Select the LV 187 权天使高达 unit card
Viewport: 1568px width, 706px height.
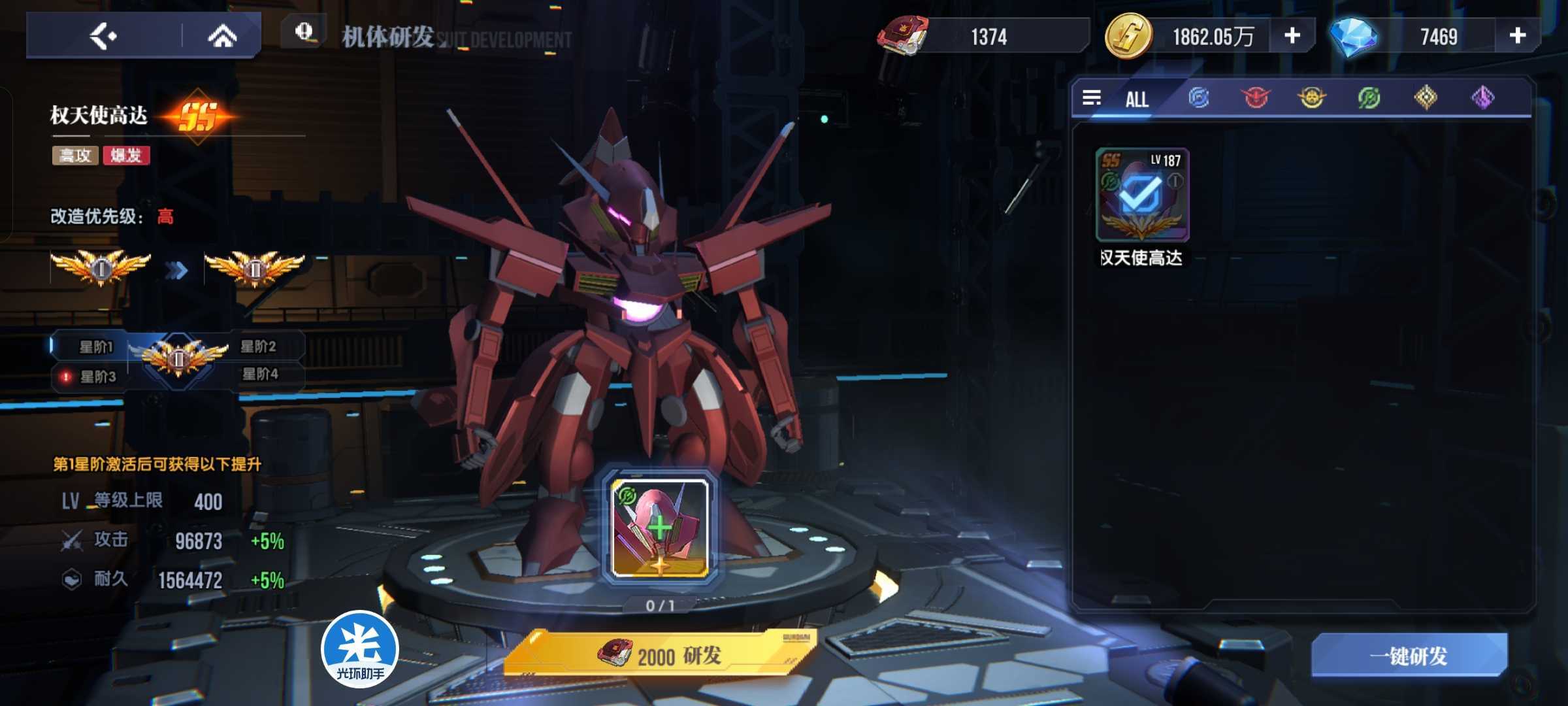(1142, 195)
